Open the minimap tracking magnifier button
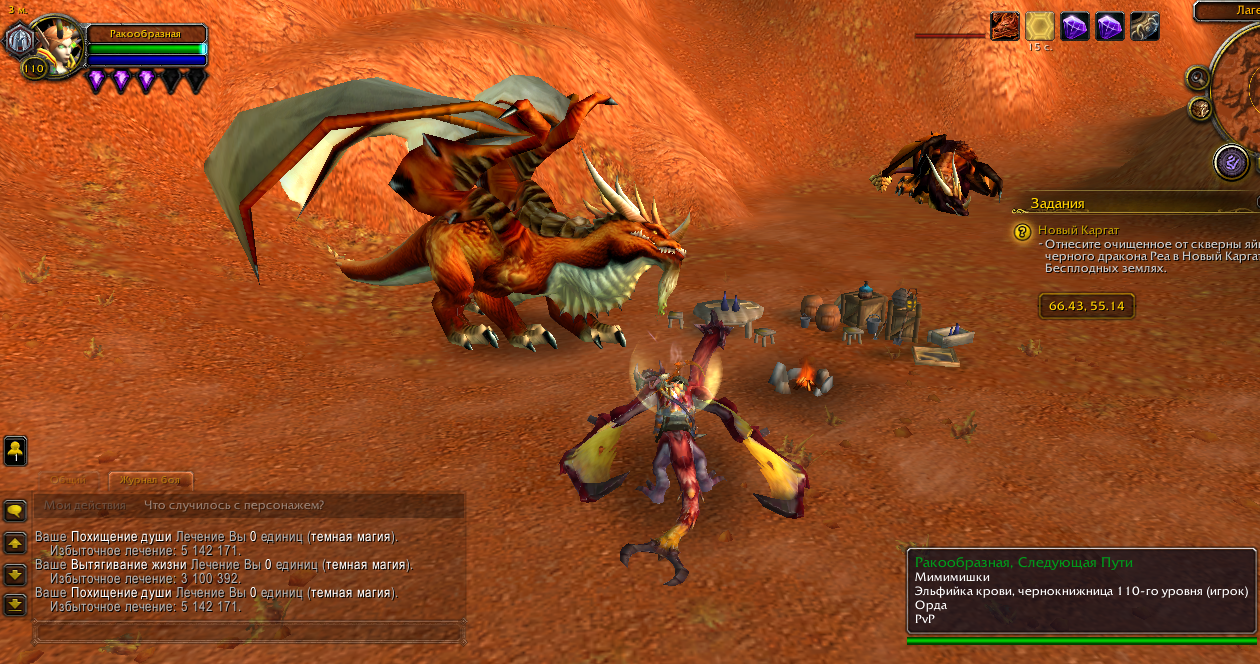Viewport: 1260px width, 664px height. click(x=1196, y=77)
